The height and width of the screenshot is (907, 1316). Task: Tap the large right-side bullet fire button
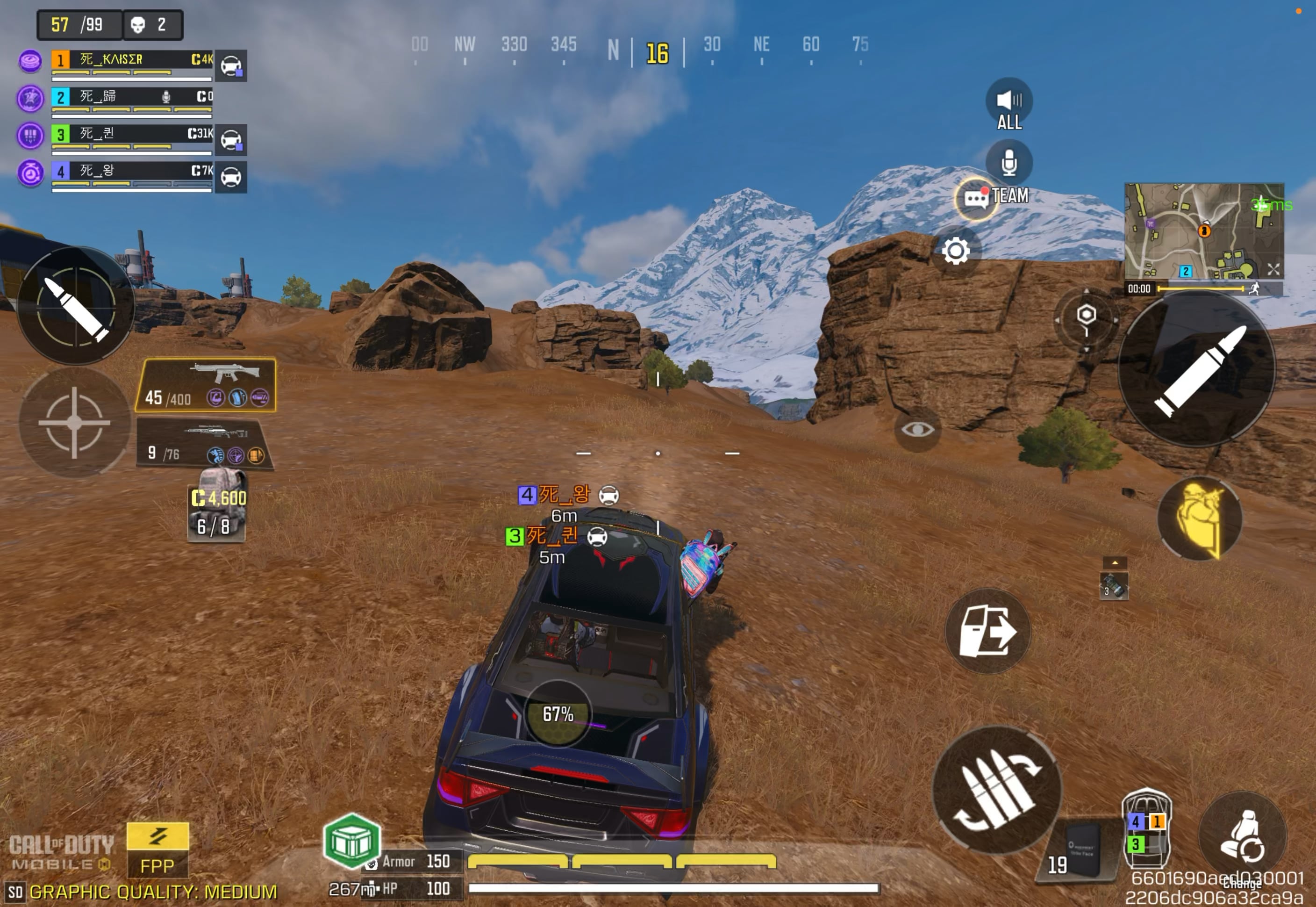coord(1197,370)
